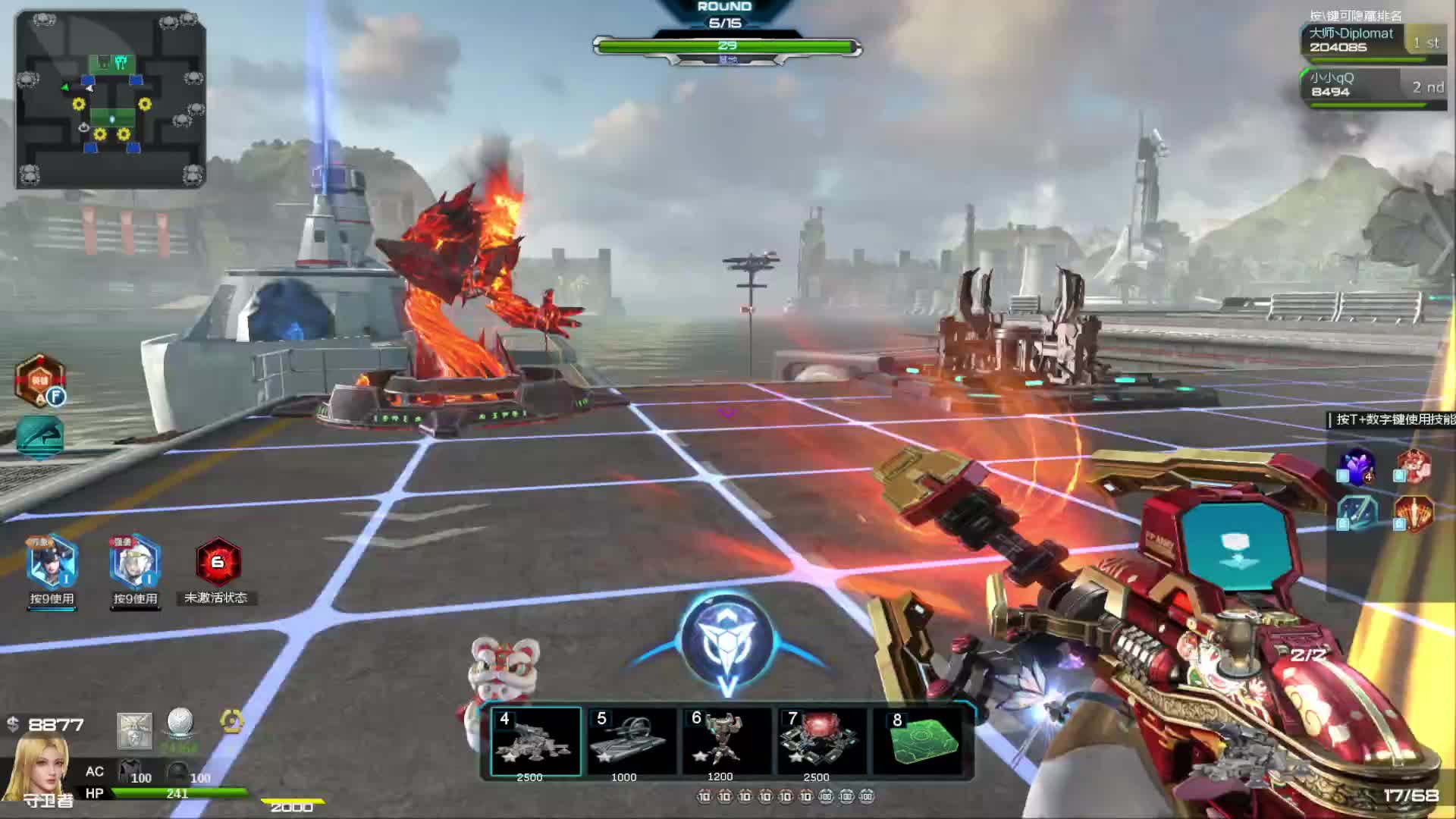Select 大师Diplomat's first-place ranking row
The width and height of the screenshot is (1456, 819).
[x=1373, y=40]
